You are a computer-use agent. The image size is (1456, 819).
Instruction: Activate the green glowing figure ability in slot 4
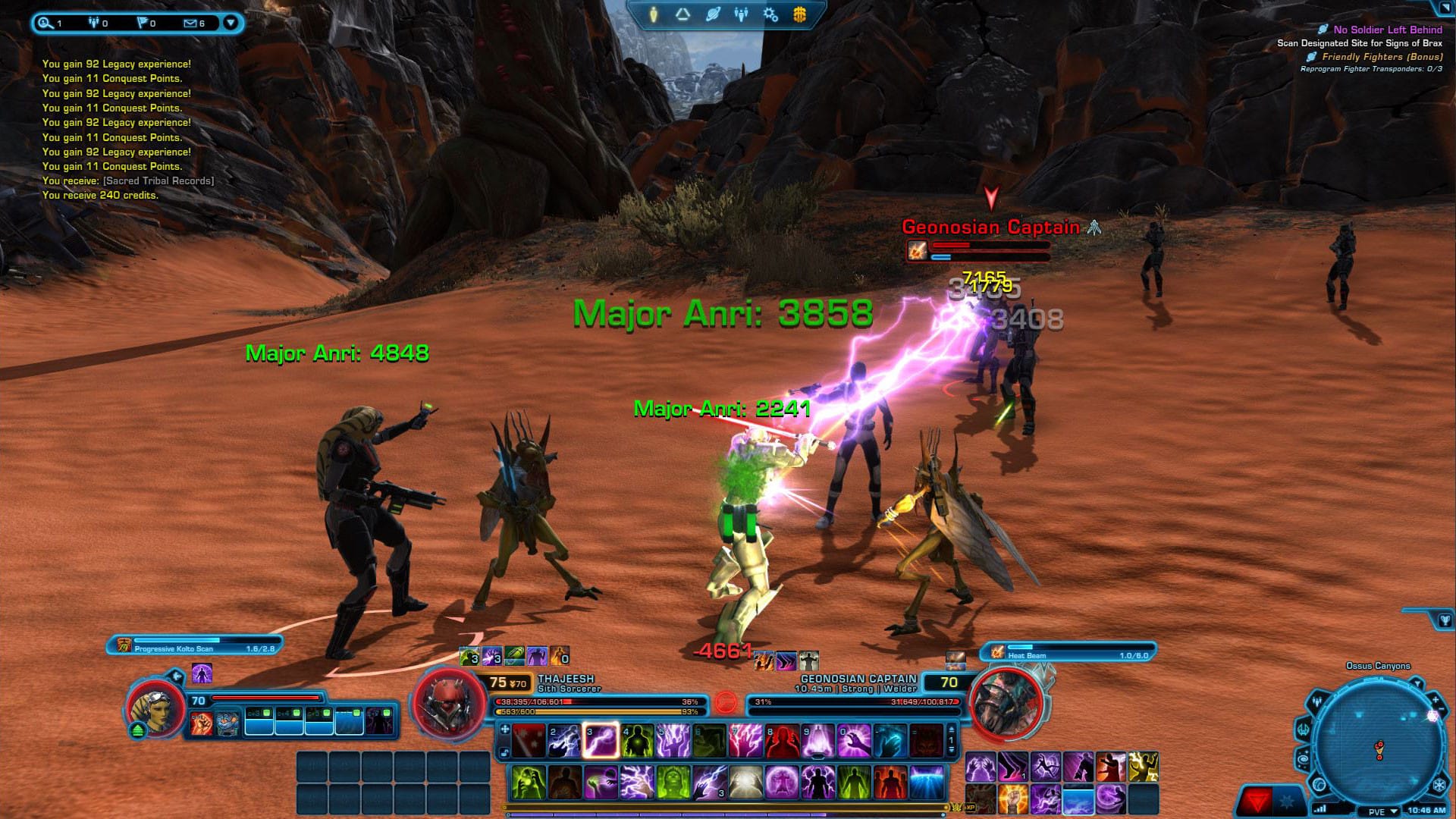click(x=637, y=740)
